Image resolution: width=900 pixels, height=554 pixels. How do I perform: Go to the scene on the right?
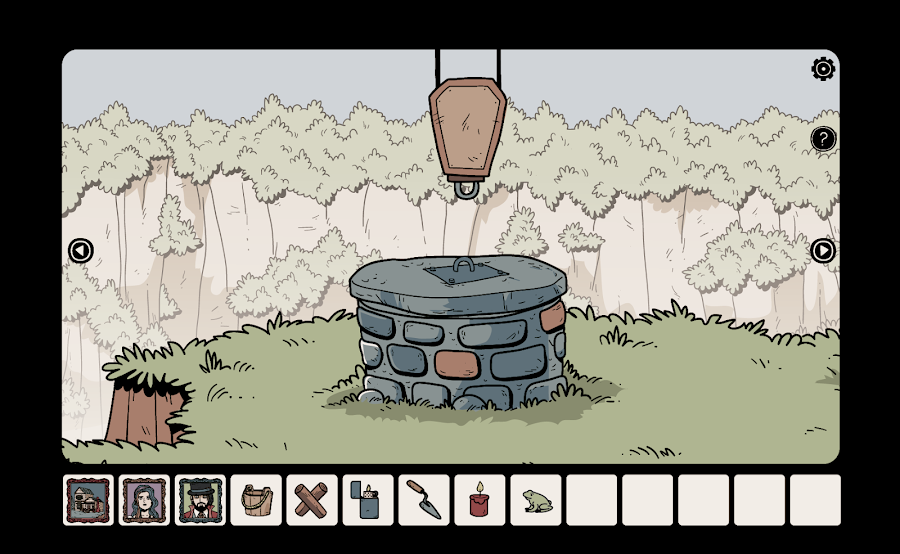[823, 251]
